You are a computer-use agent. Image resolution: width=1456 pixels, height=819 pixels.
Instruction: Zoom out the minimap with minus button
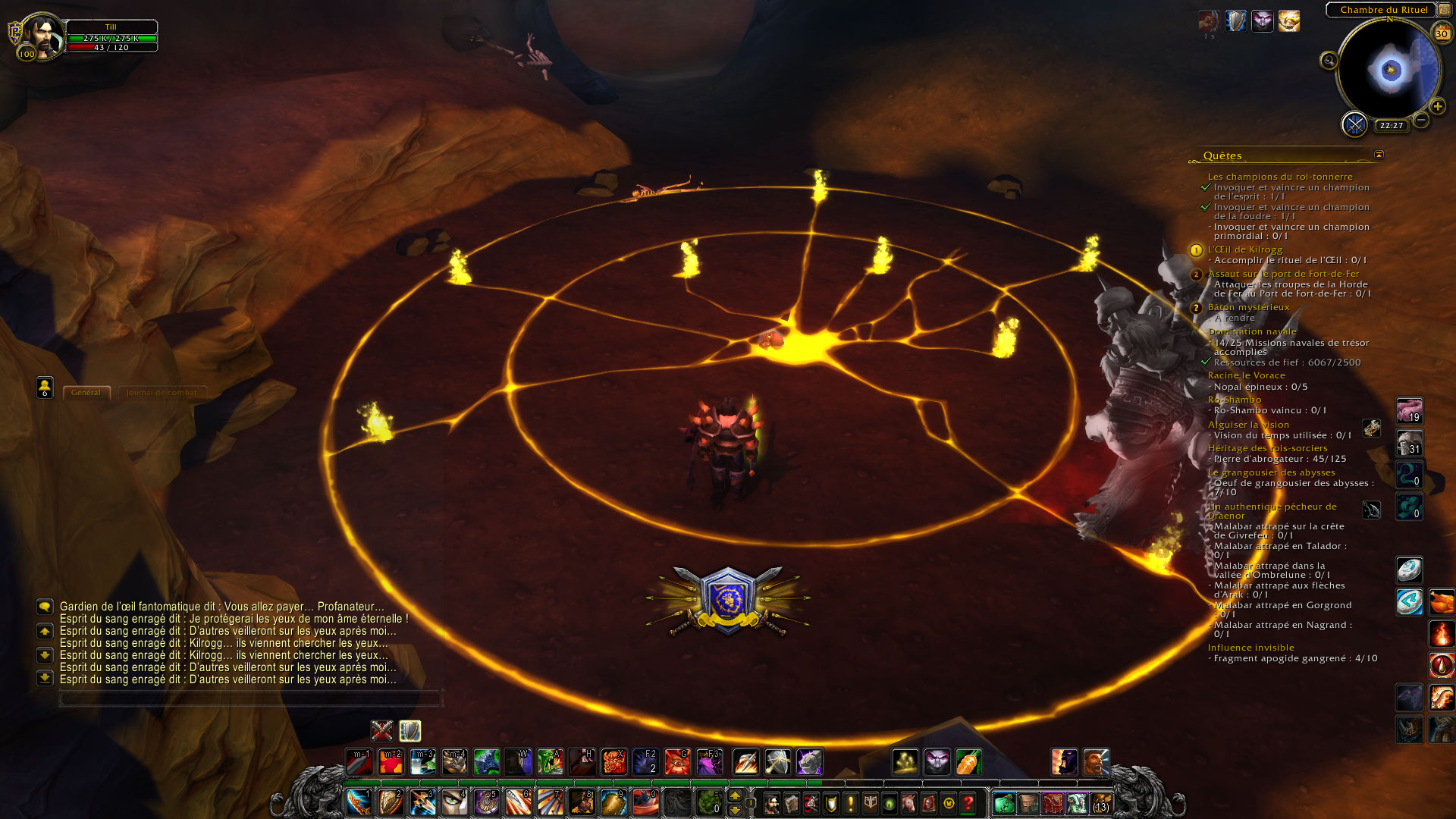click(x=1421, y=120)
